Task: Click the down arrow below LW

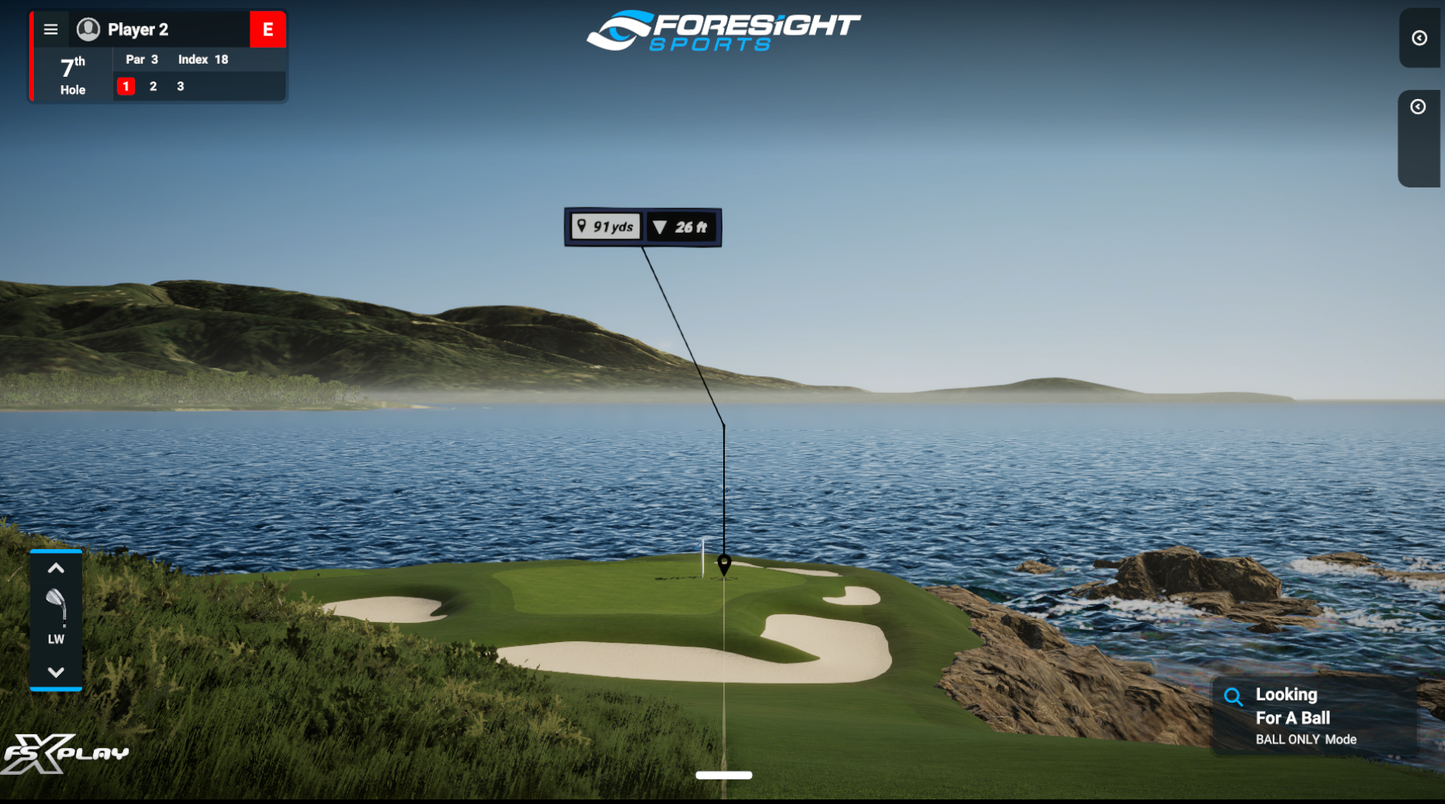Action: tap(55, 671)
